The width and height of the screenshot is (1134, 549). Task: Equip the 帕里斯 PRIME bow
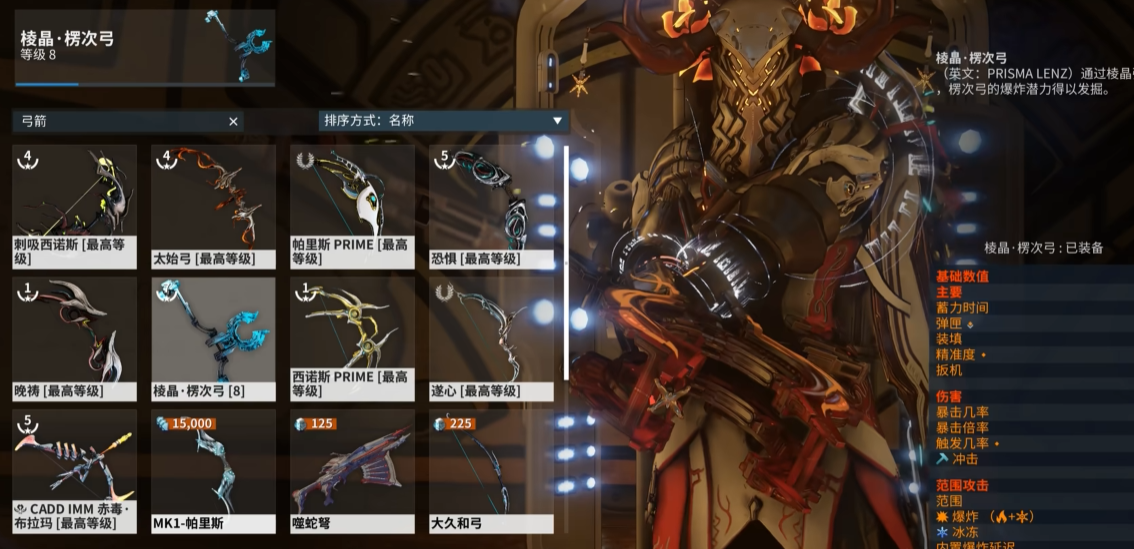[x=353, y=206]
